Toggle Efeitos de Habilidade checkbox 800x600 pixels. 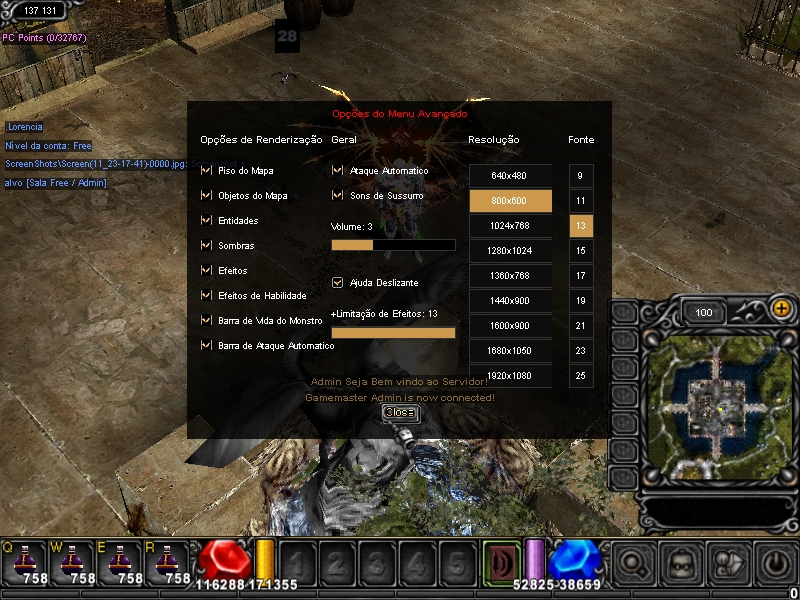pos(206,296)
